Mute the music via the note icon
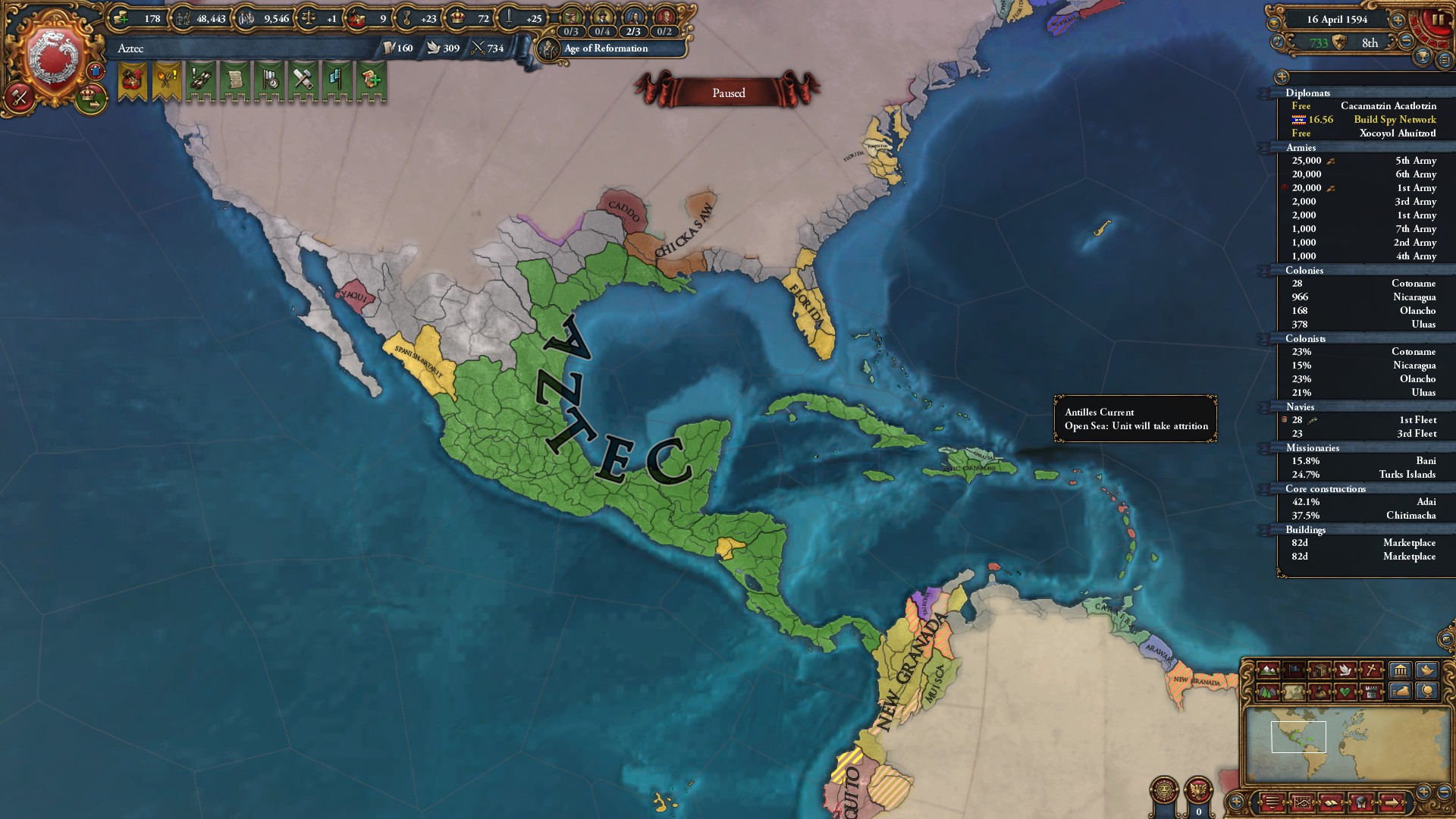The width and height of the screenshot is (1456, 819). [1278, 42]
